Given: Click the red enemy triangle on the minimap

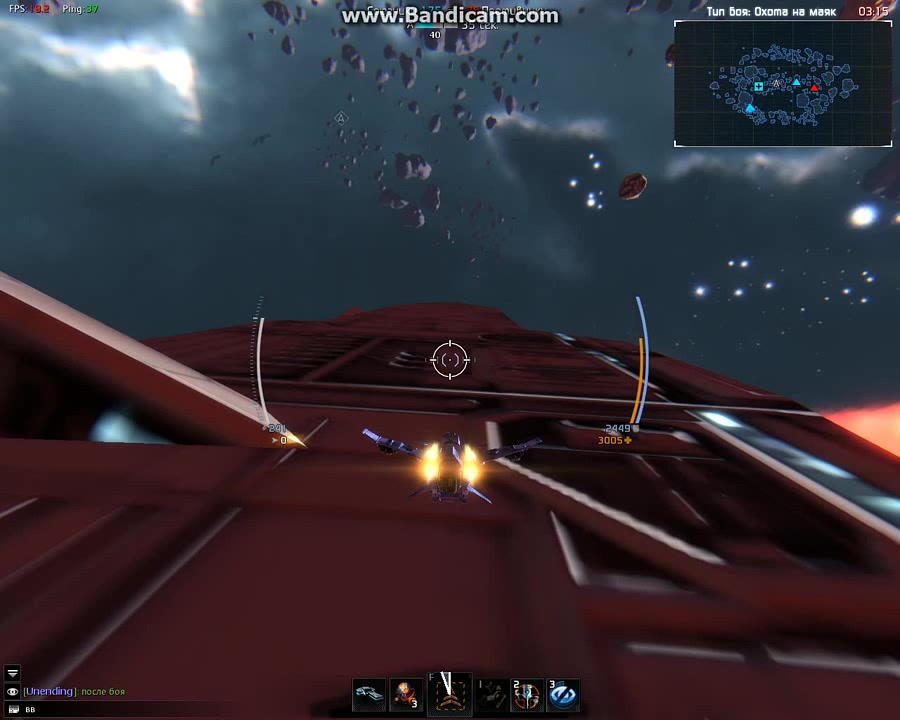Looking at the screenshot, I should coord(814,88).
